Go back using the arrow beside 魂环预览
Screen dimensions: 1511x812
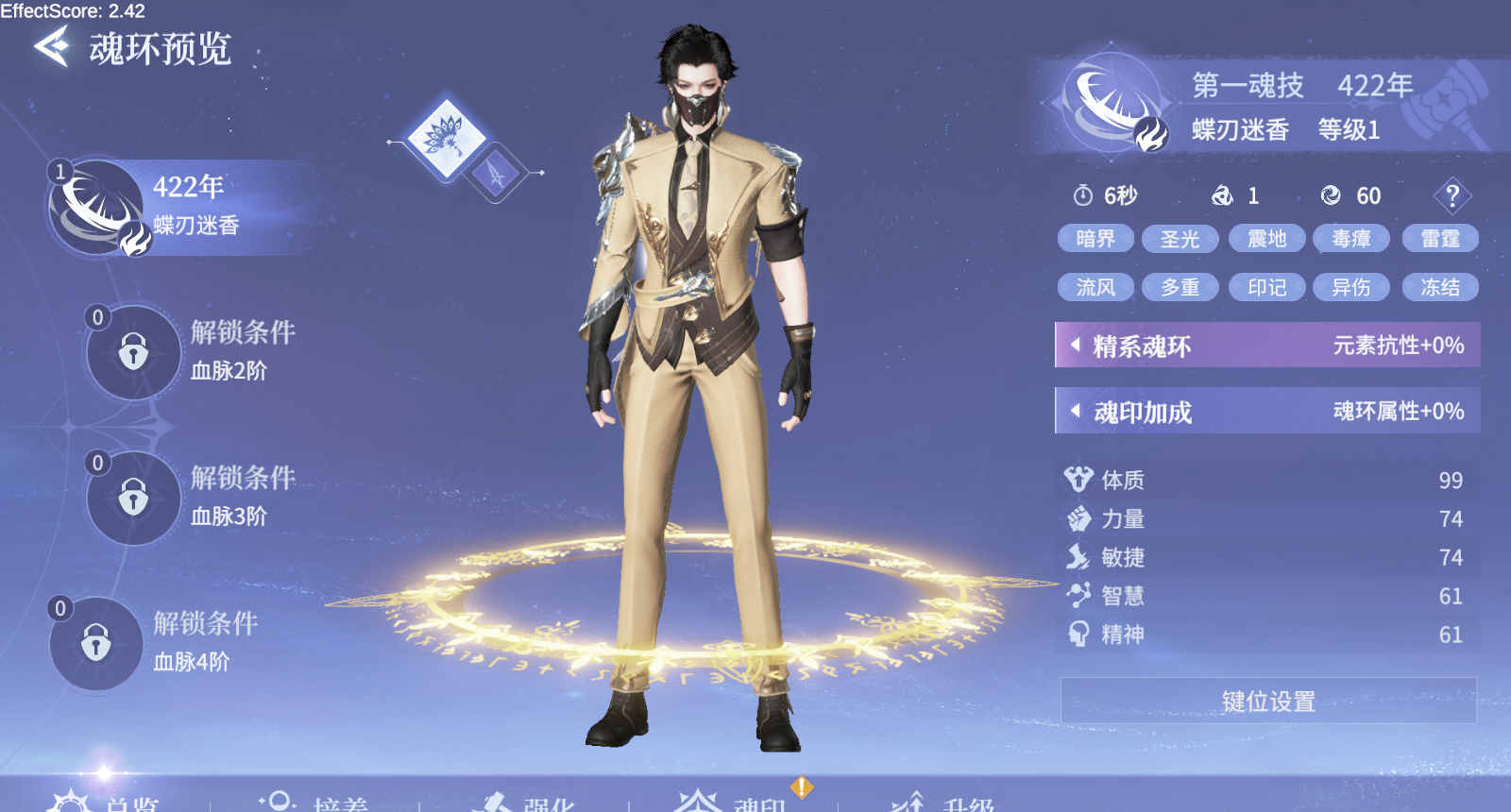(52, 46)
